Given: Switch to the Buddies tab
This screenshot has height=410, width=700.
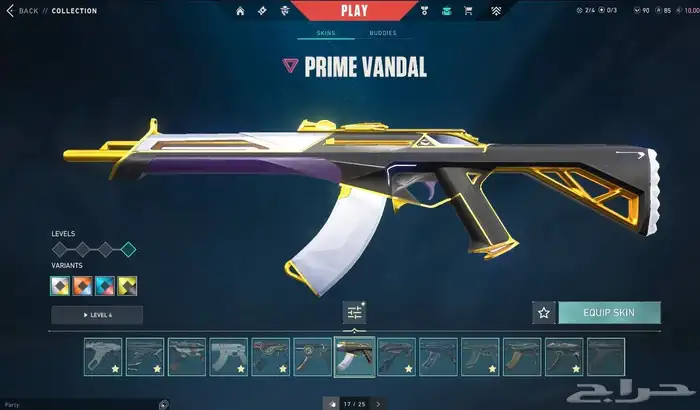Looking at the screenshot, I should [x=382, y=33].
